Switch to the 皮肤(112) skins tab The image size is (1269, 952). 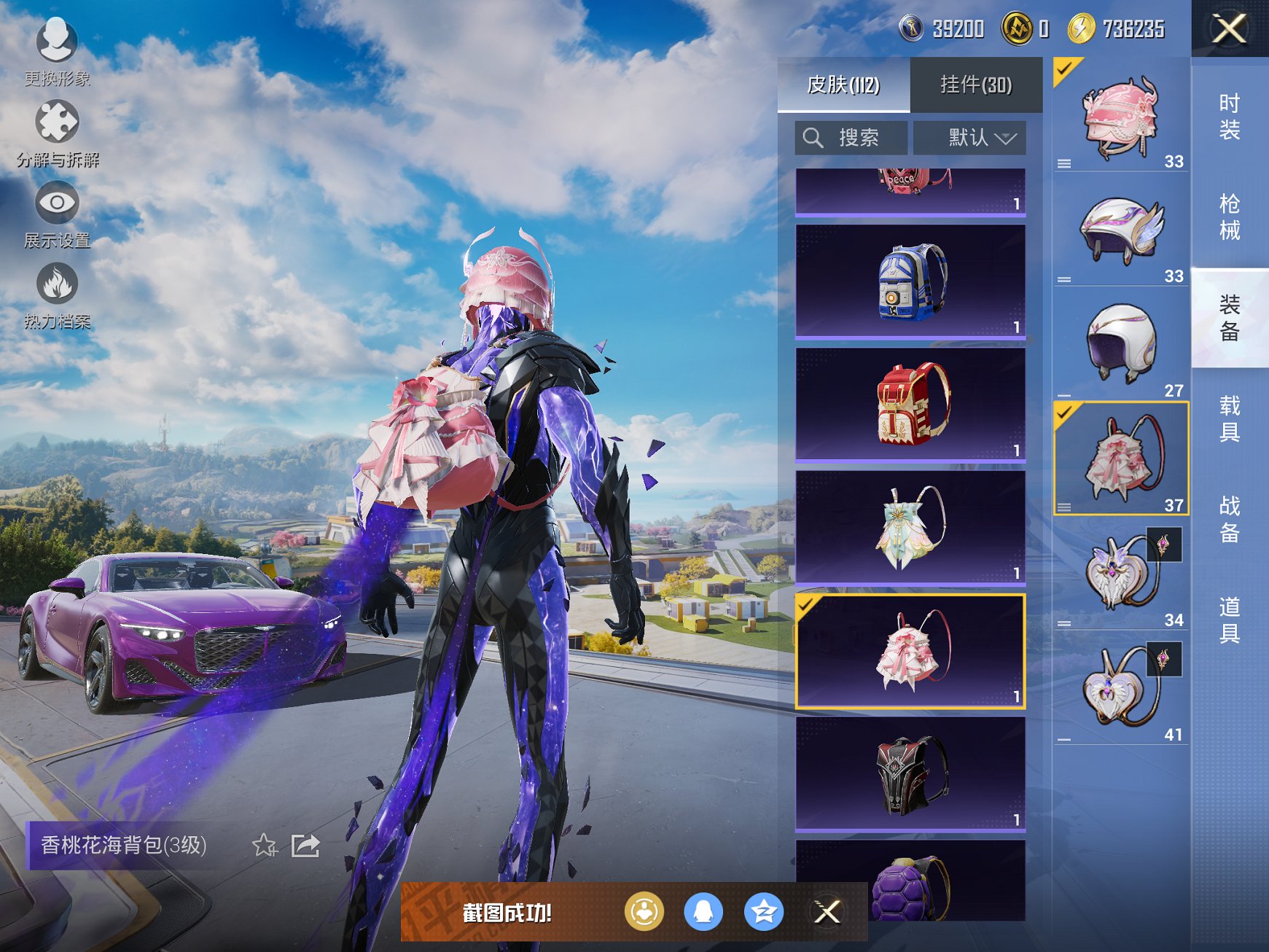pyautogui.click(x=843, y=85)
